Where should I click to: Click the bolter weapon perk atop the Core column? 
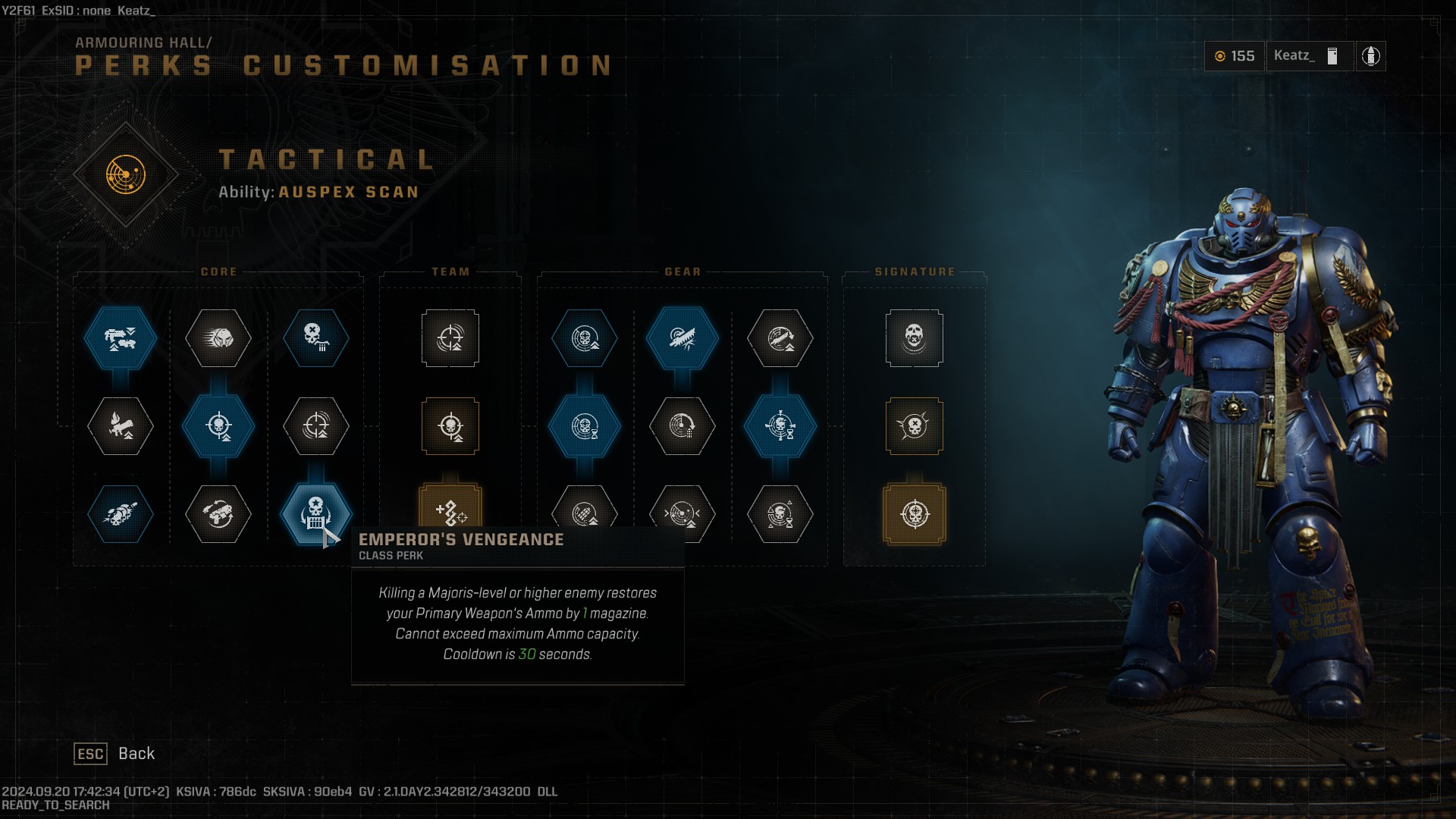click(120, 340)
